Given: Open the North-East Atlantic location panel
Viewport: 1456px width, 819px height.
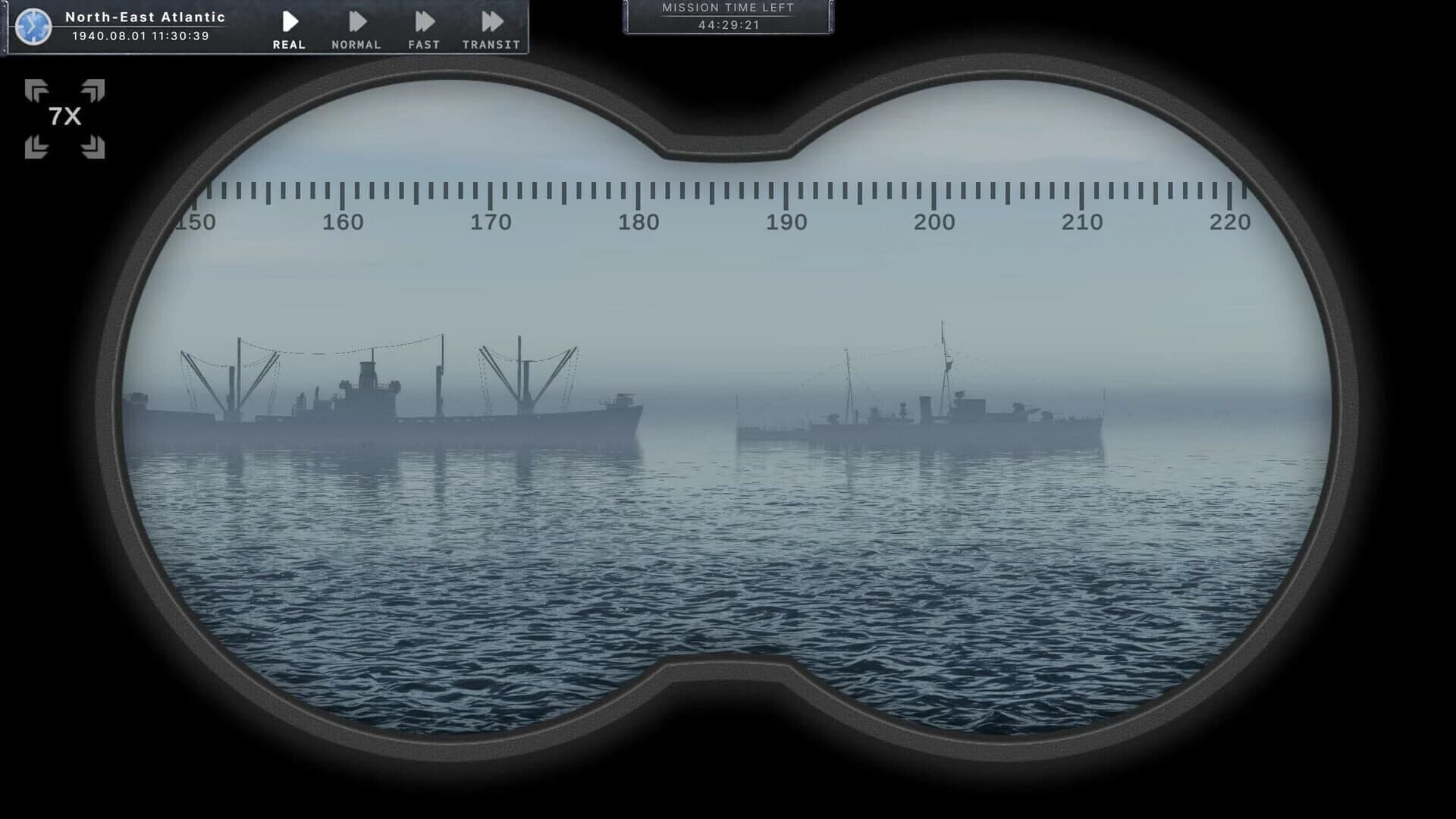Looking at the screenshot, I should pos(146,17).
